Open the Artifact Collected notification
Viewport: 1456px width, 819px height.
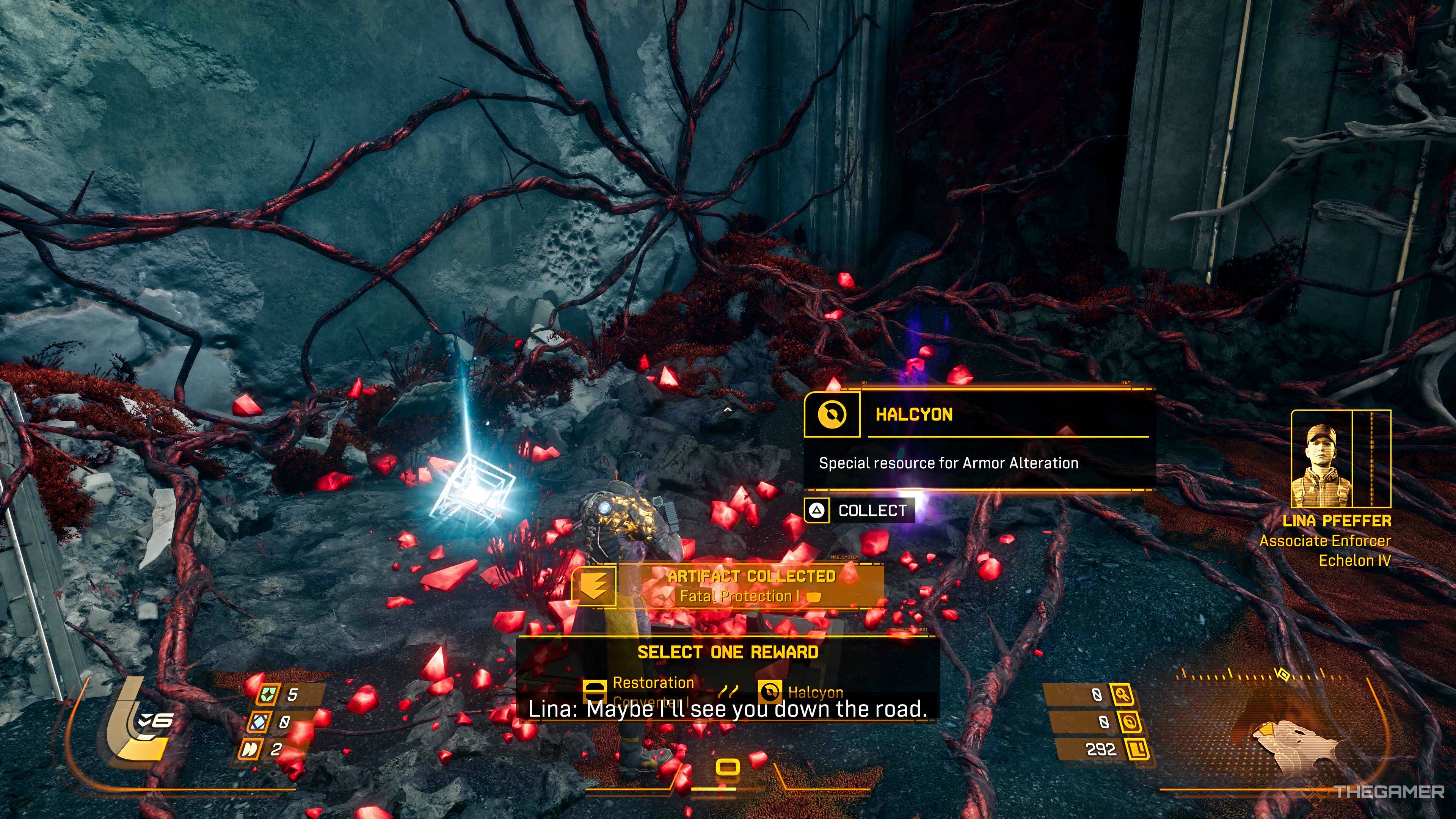729,586
